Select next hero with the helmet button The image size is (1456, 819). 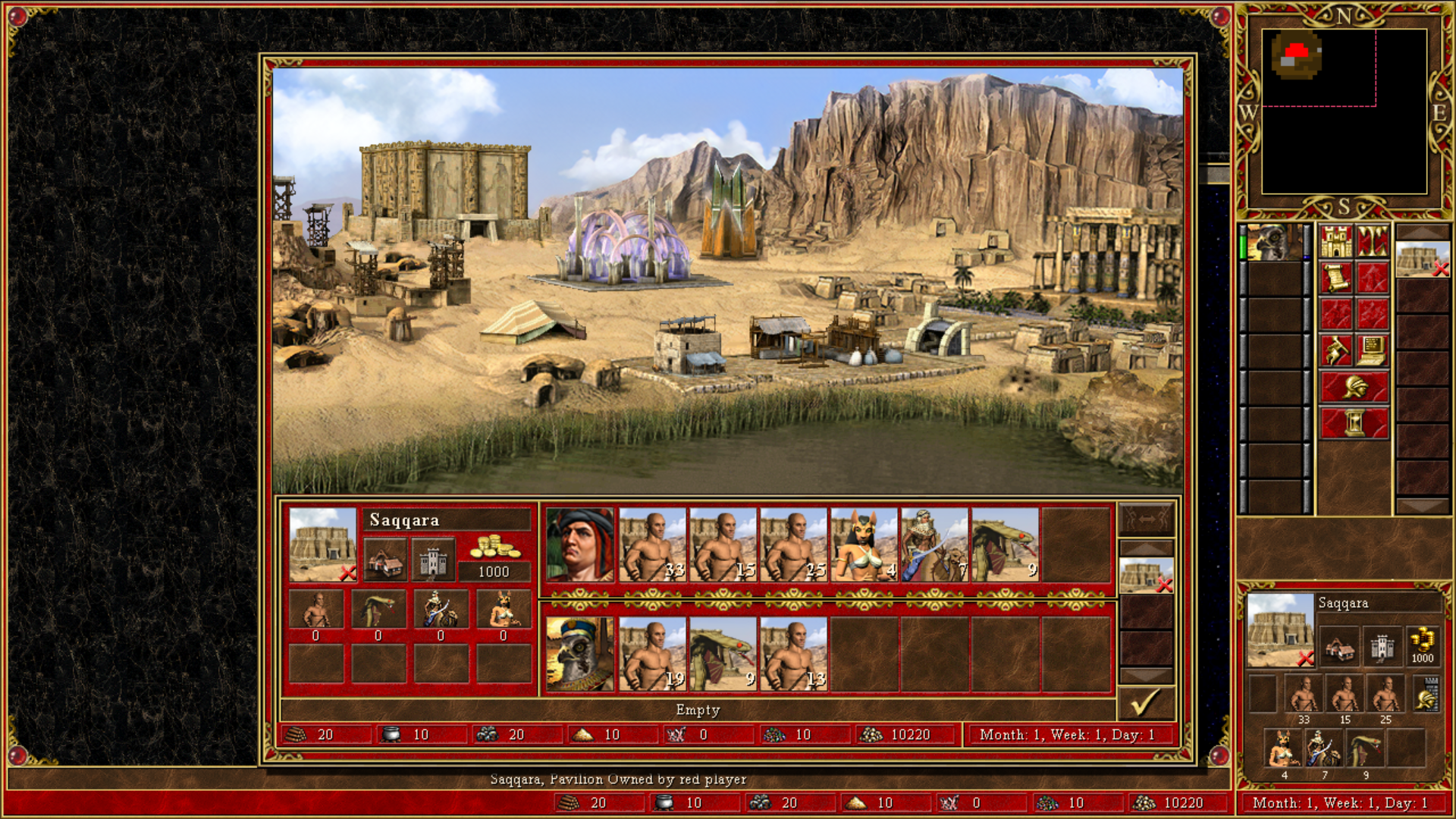pyautogui.click(x=1354, y=387)
